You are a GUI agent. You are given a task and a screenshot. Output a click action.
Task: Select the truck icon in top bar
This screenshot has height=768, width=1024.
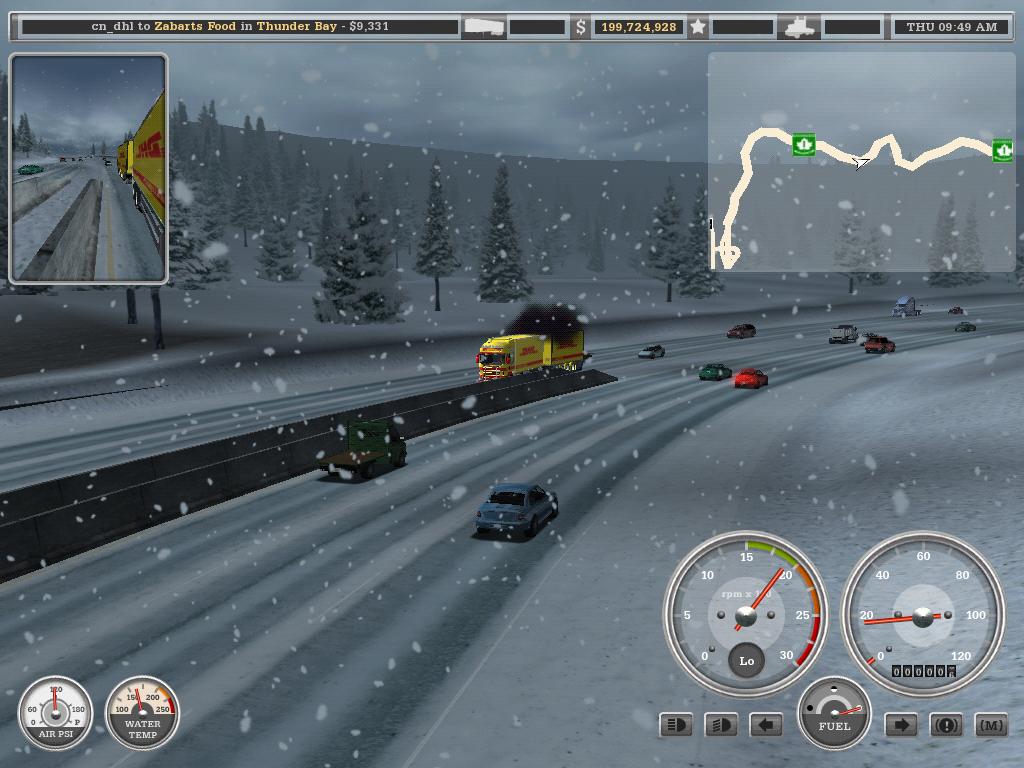(802, 27)
